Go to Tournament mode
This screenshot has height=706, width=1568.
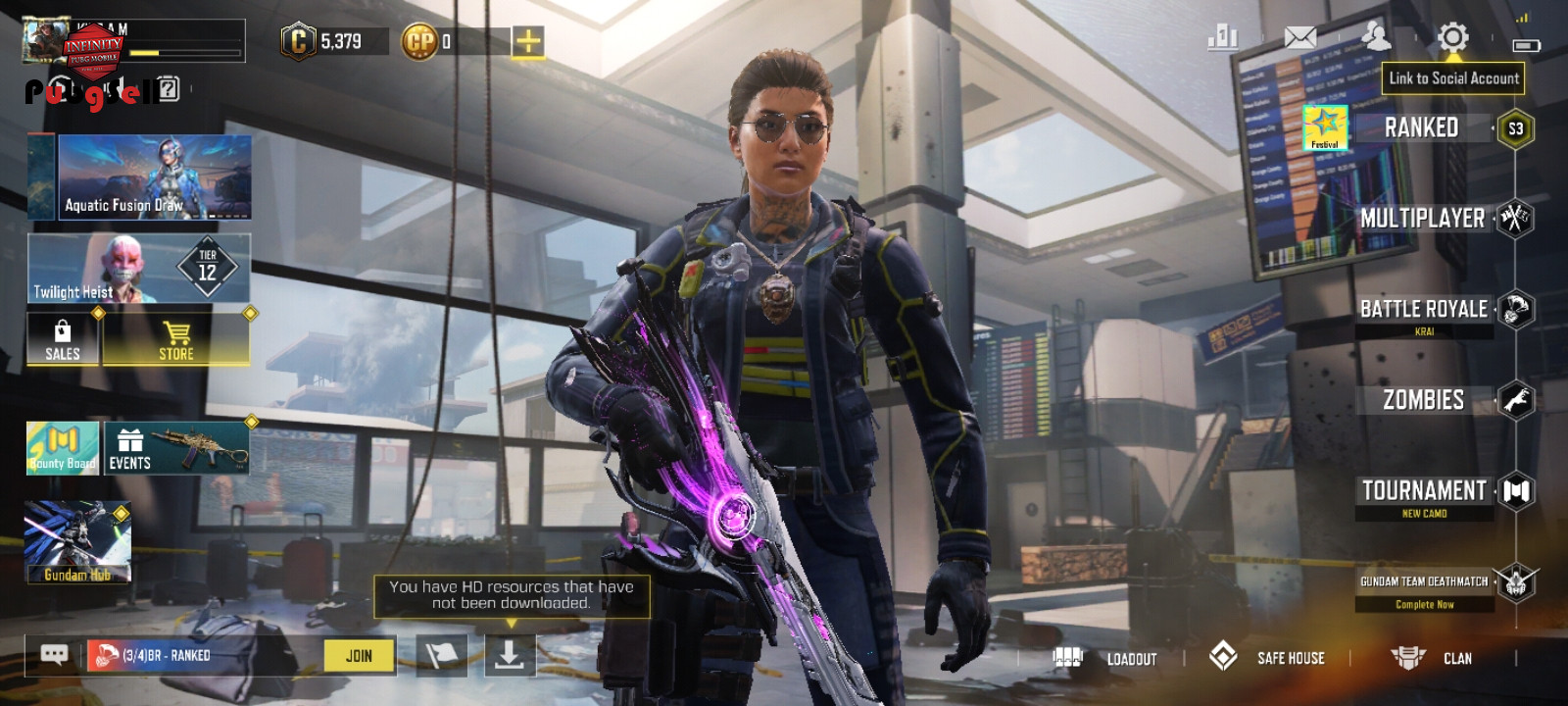coord(1424,490)
